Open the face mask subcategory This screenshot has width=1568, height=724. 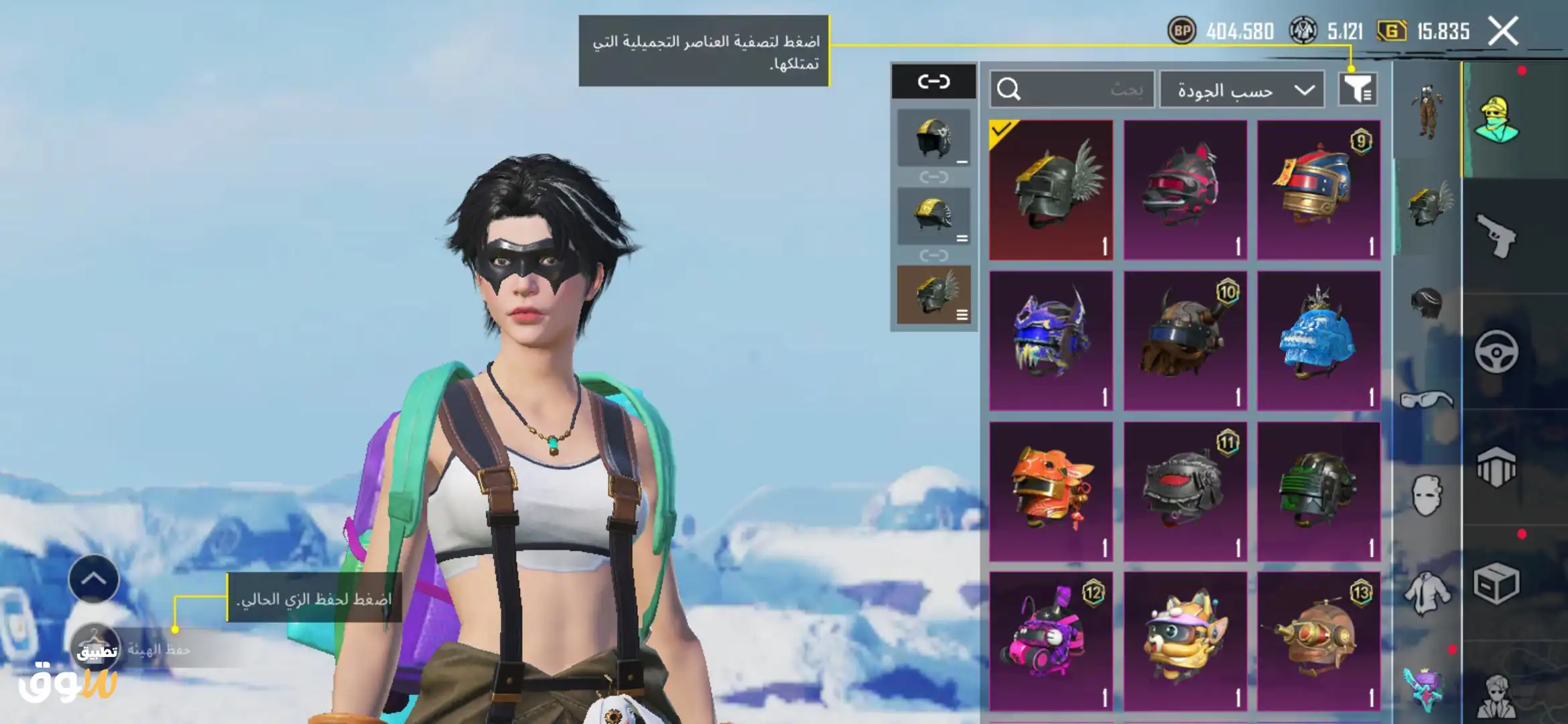1427,496
